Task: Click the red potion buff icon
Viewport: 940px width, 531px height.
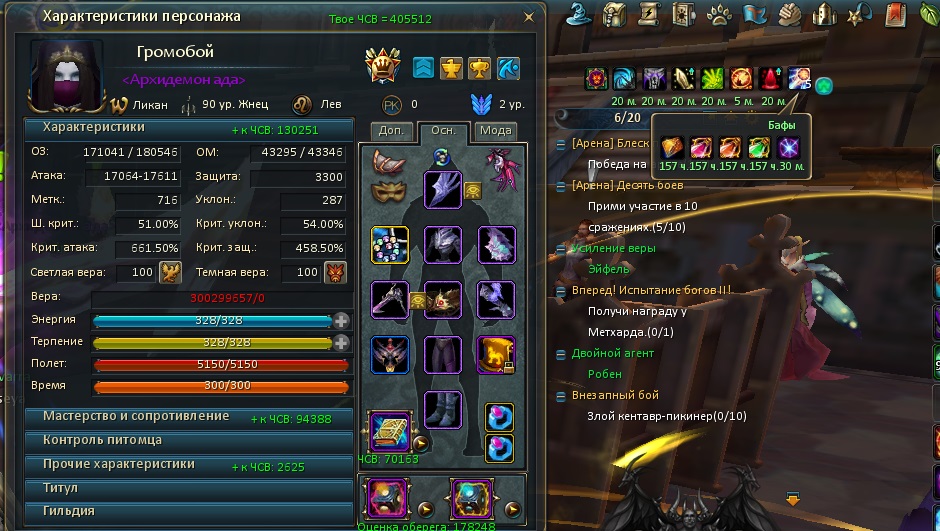Action: tap(772, 79)
